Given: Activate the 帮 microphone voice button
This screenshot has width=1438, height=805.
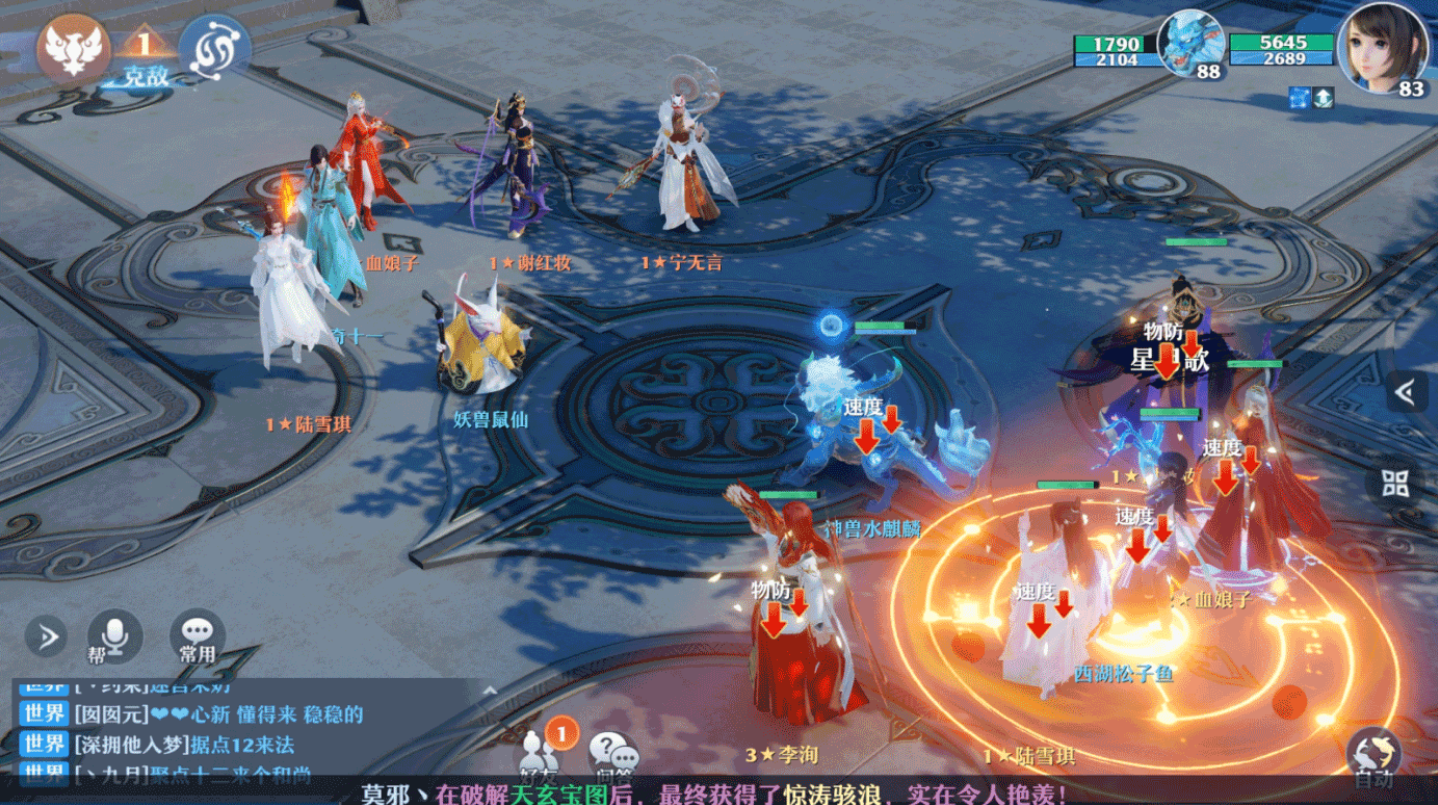Looking at the screenshot, I should (115, 637).
